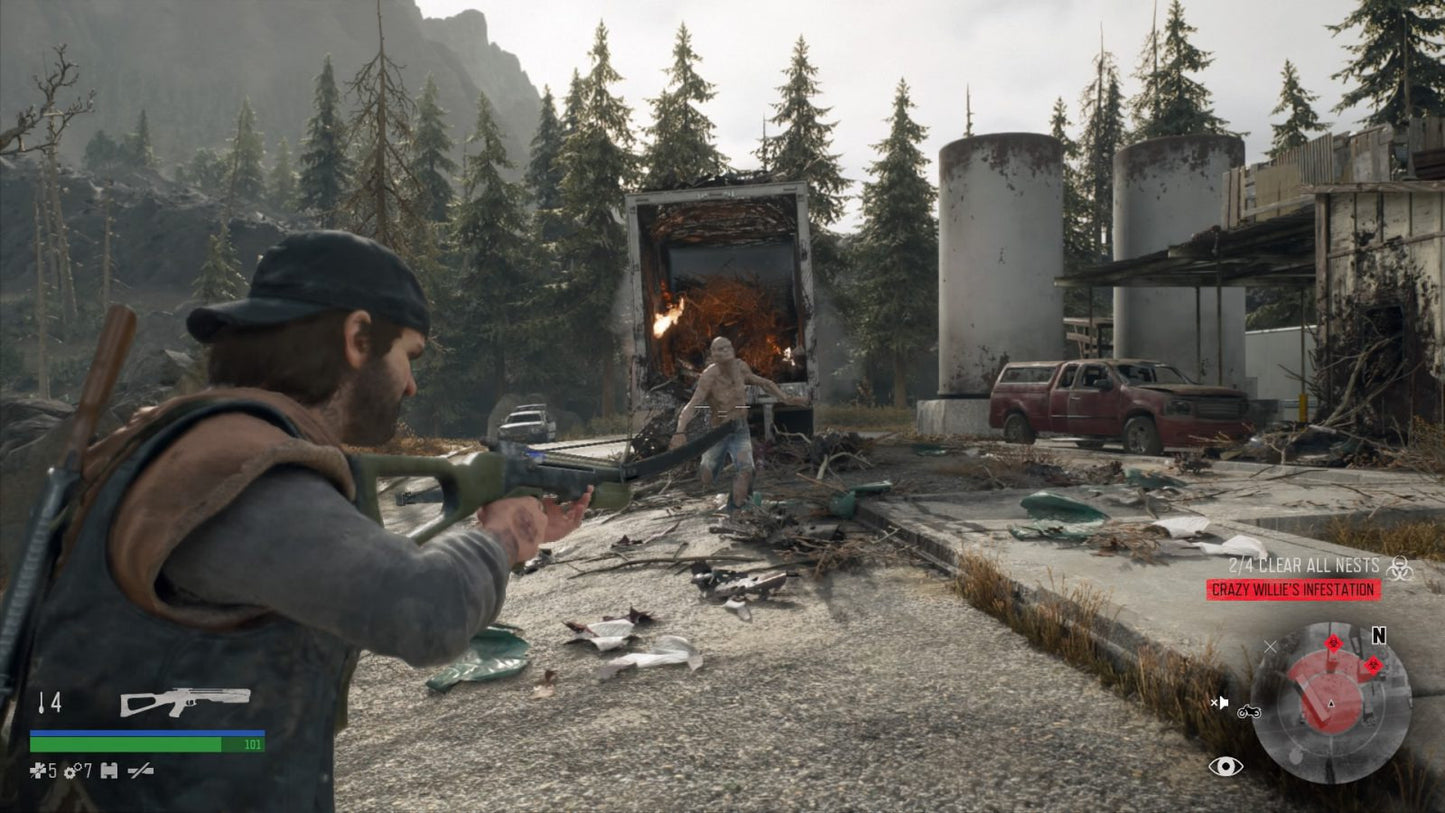
Task: Click the motorcycle icon near the minimap
Action: 1249,712
